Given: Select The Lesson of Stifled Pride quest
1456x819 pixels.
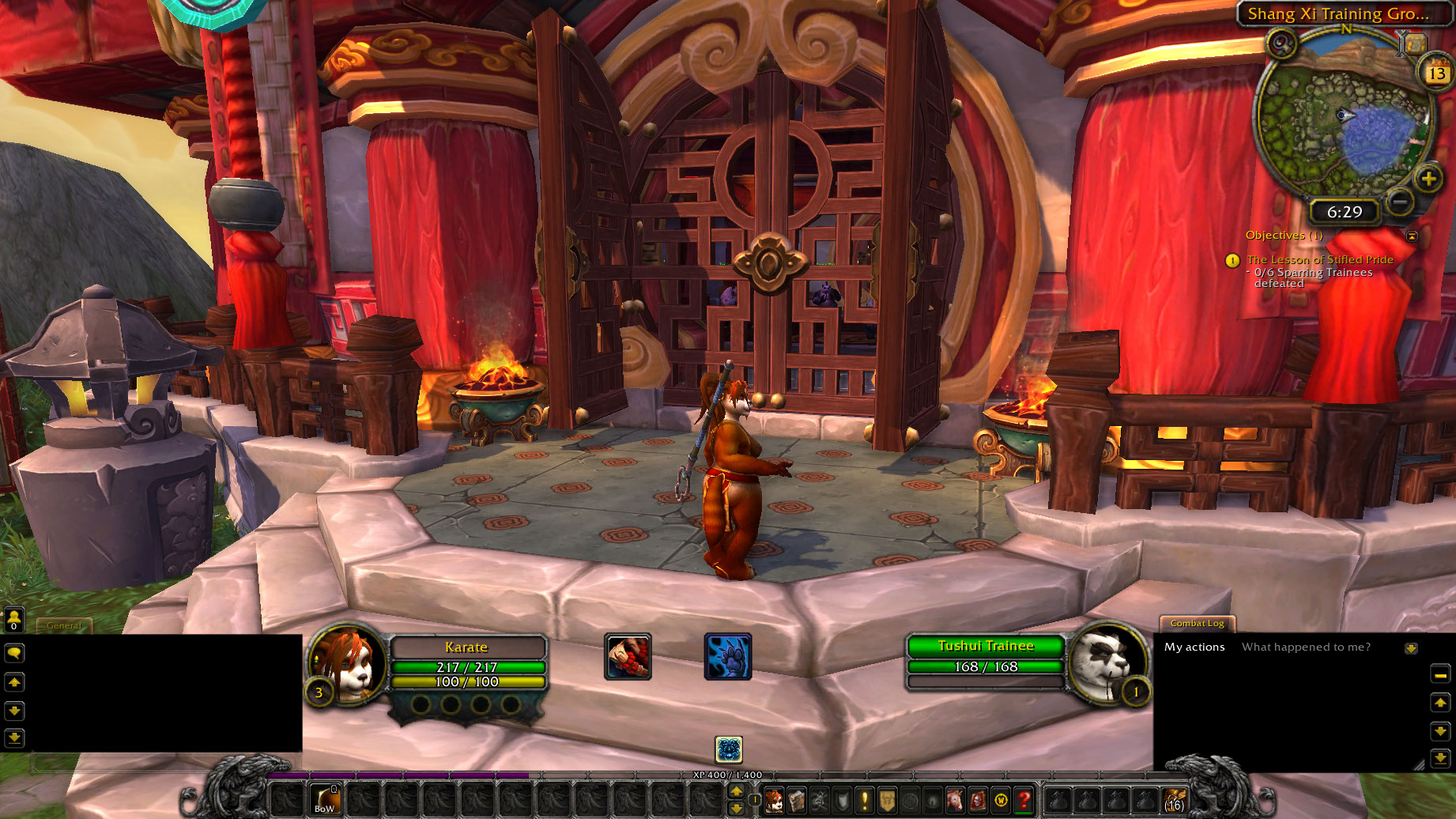Looking at the screenshot, I should click(x=1319, y=259).
